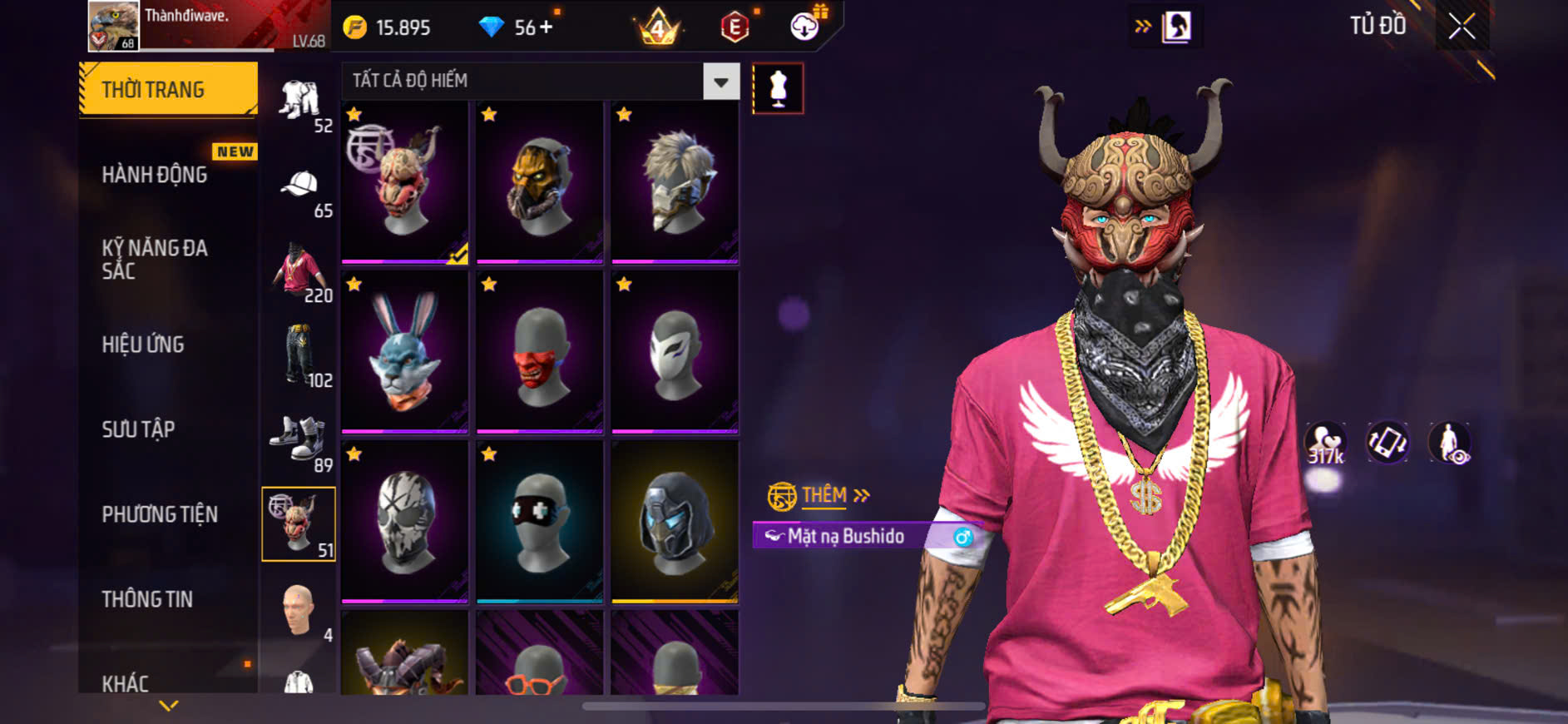Add diamonds with the plus button
Image resolution: width=1568 pixels, height=724 pixels.
point(546,27)
